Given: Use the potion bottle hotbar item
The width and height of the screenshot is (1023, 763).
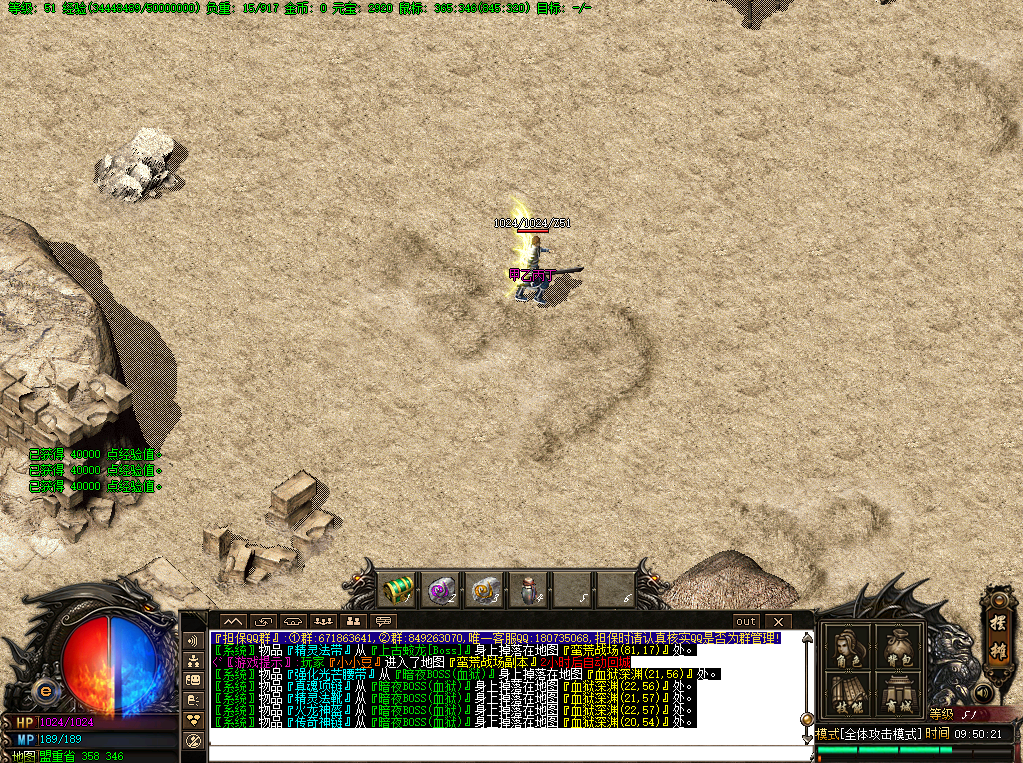Looking at the screenshot, I should pyautogui.click(x=529, y=590).
